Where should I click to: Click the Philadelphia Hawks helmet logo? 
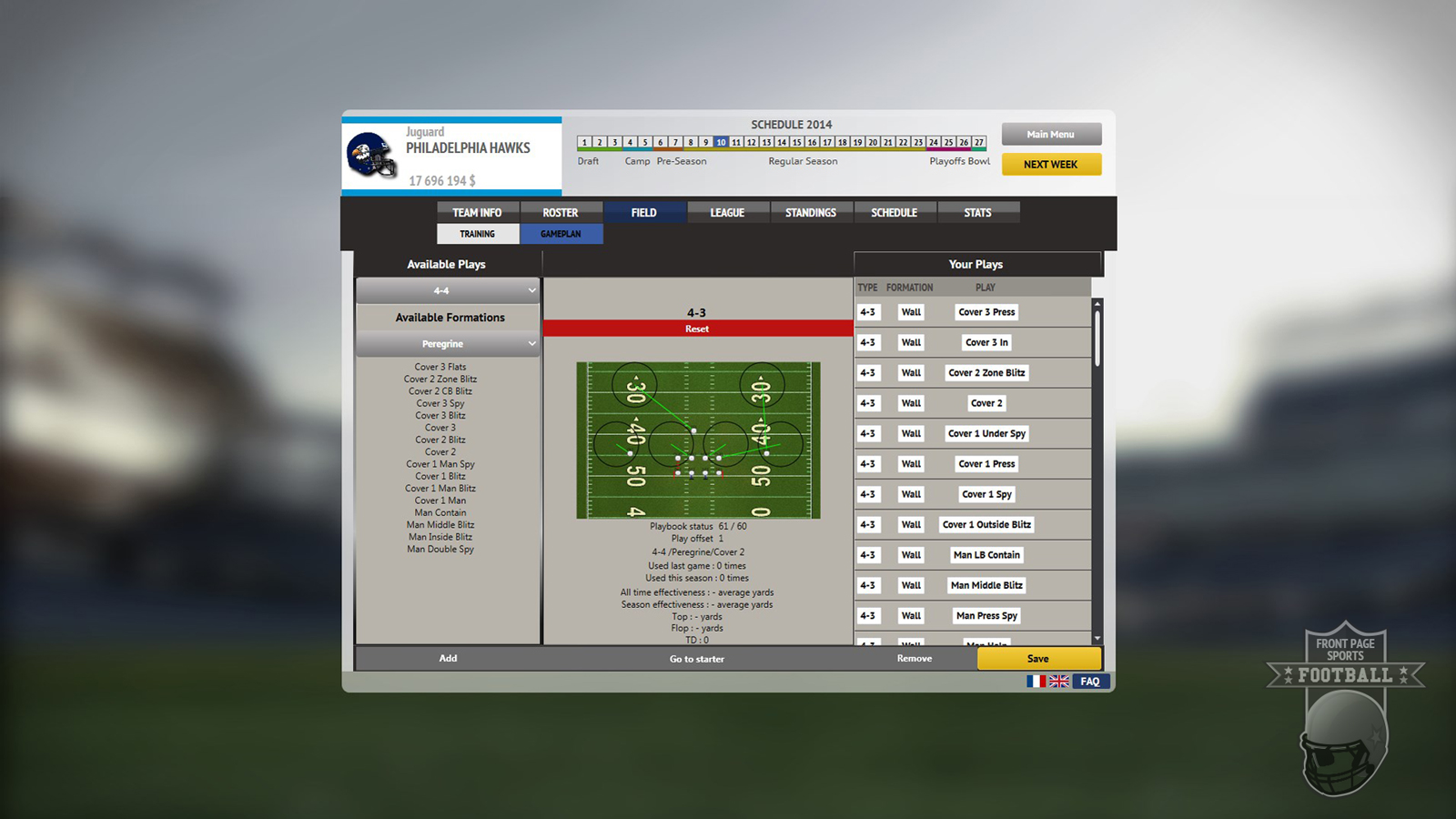371,155
